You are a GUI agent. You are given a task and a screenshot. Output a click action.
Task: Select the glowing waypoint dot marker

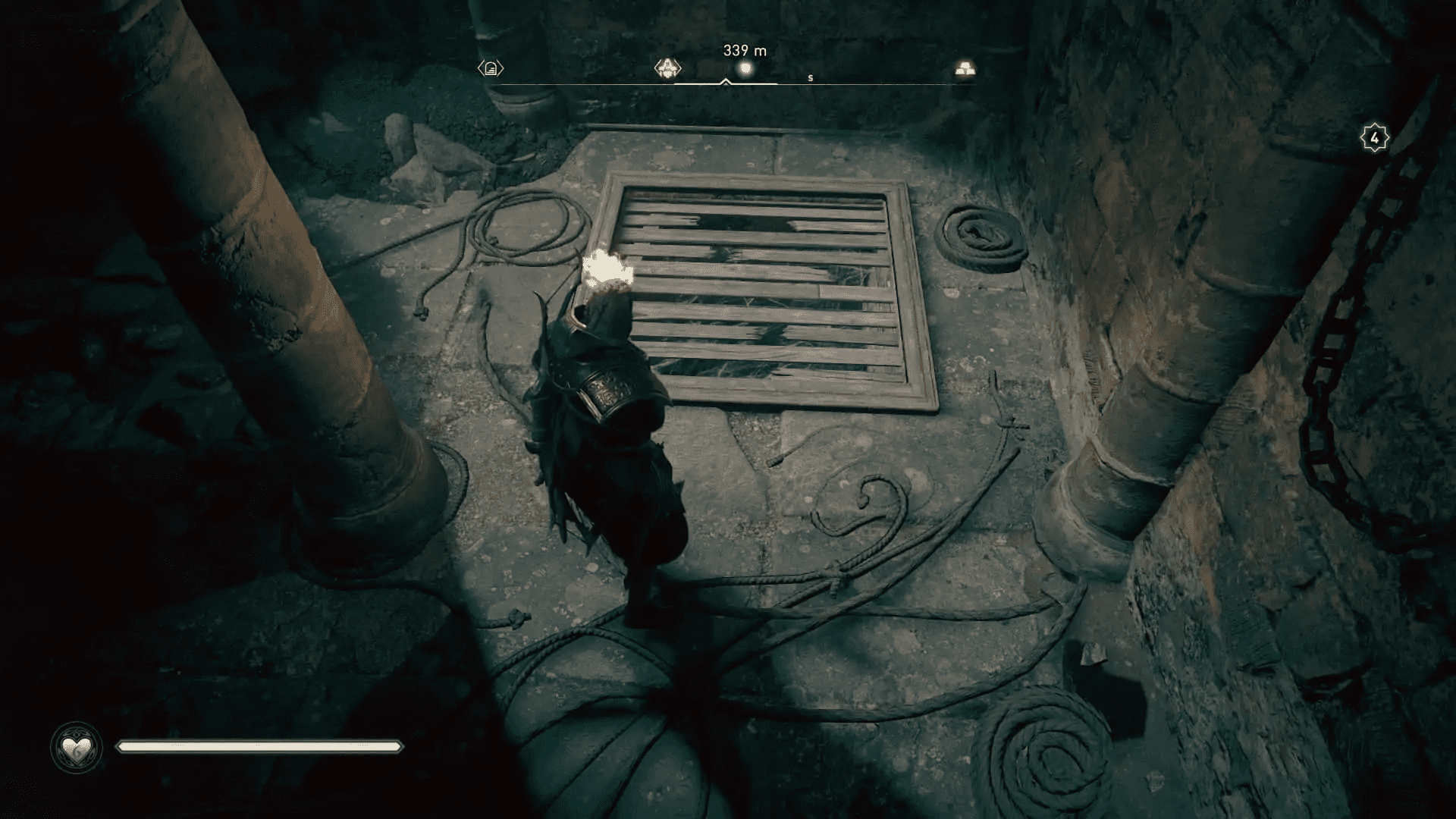point(744,68)
